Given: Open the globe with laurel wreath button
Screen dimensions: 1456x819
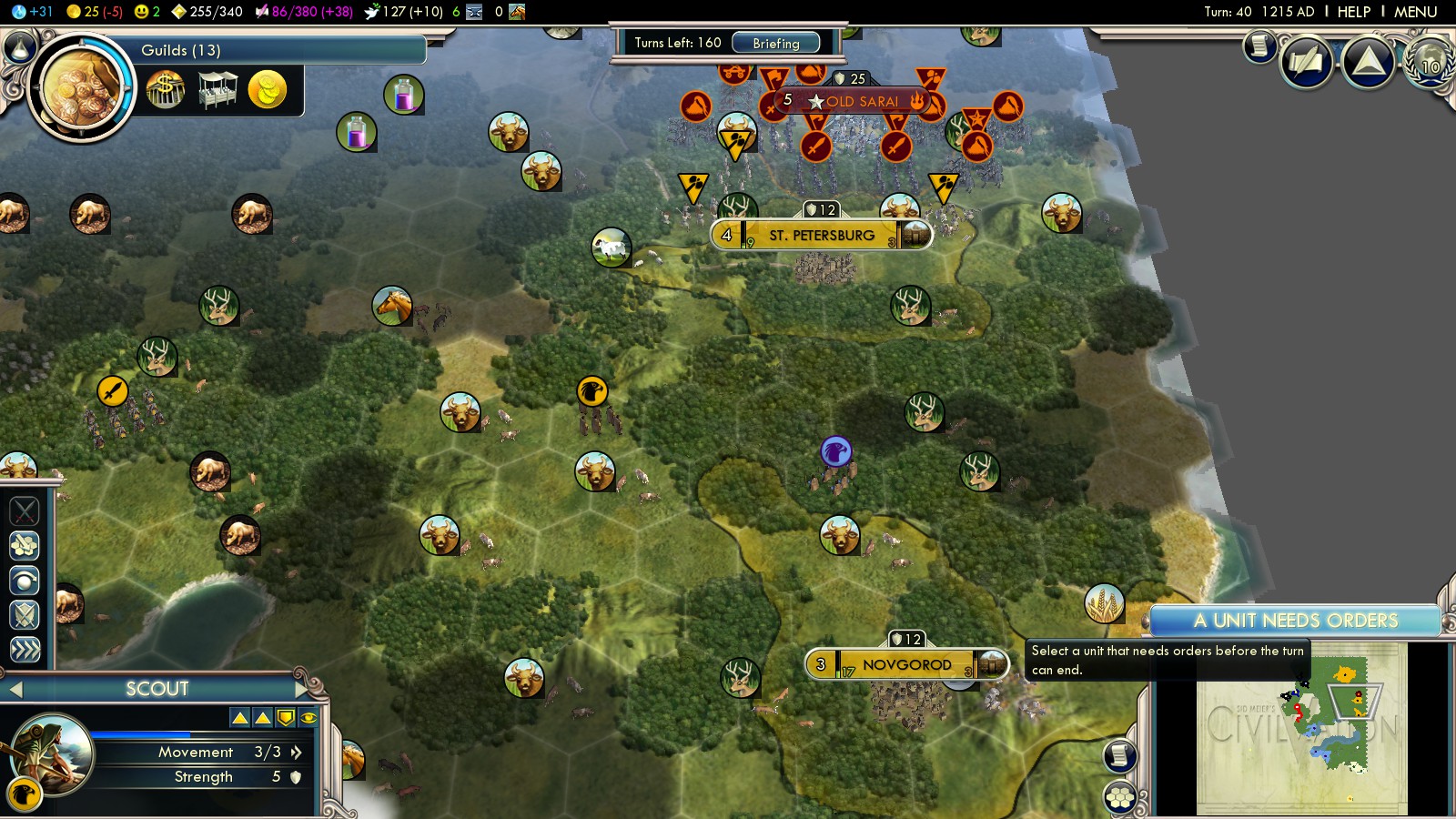Looking at the screenshot, I should point(1430,64).
